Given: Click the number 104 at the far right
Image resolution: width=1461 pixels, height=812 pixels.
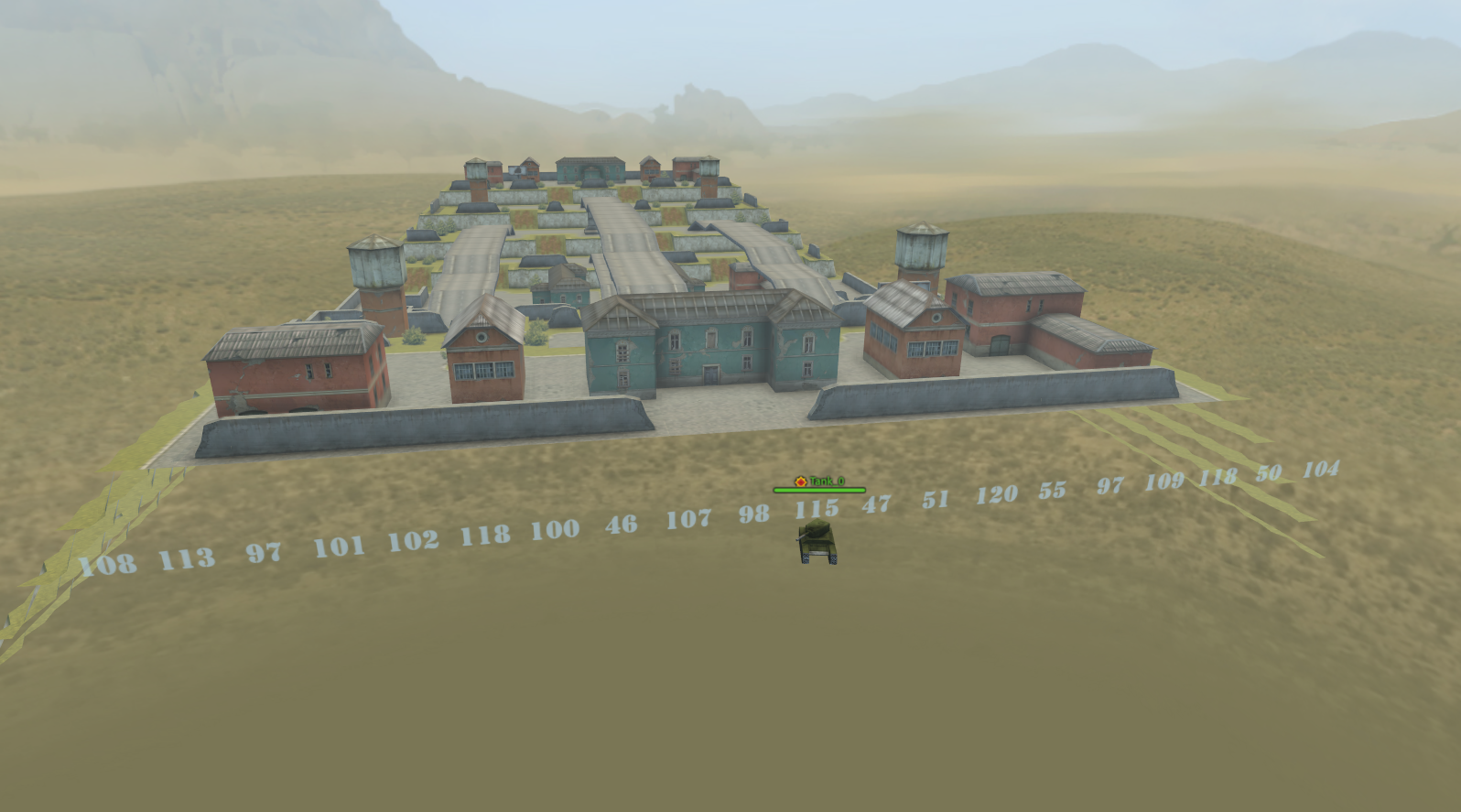Looking at the screenshot, I should pos(1321,470).
